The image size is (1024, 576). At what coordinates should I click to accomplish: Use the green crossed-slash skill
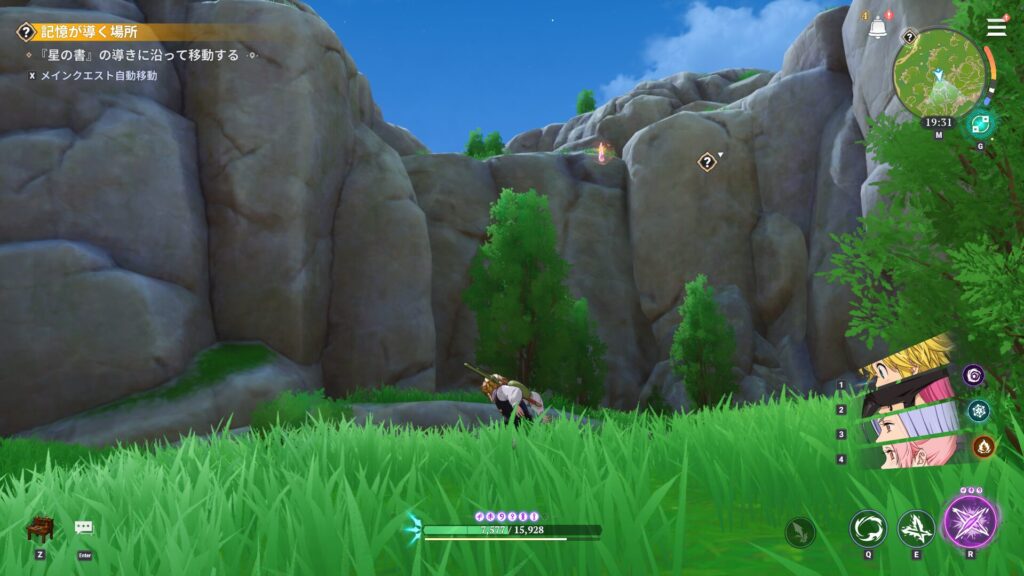coord(915,528)
